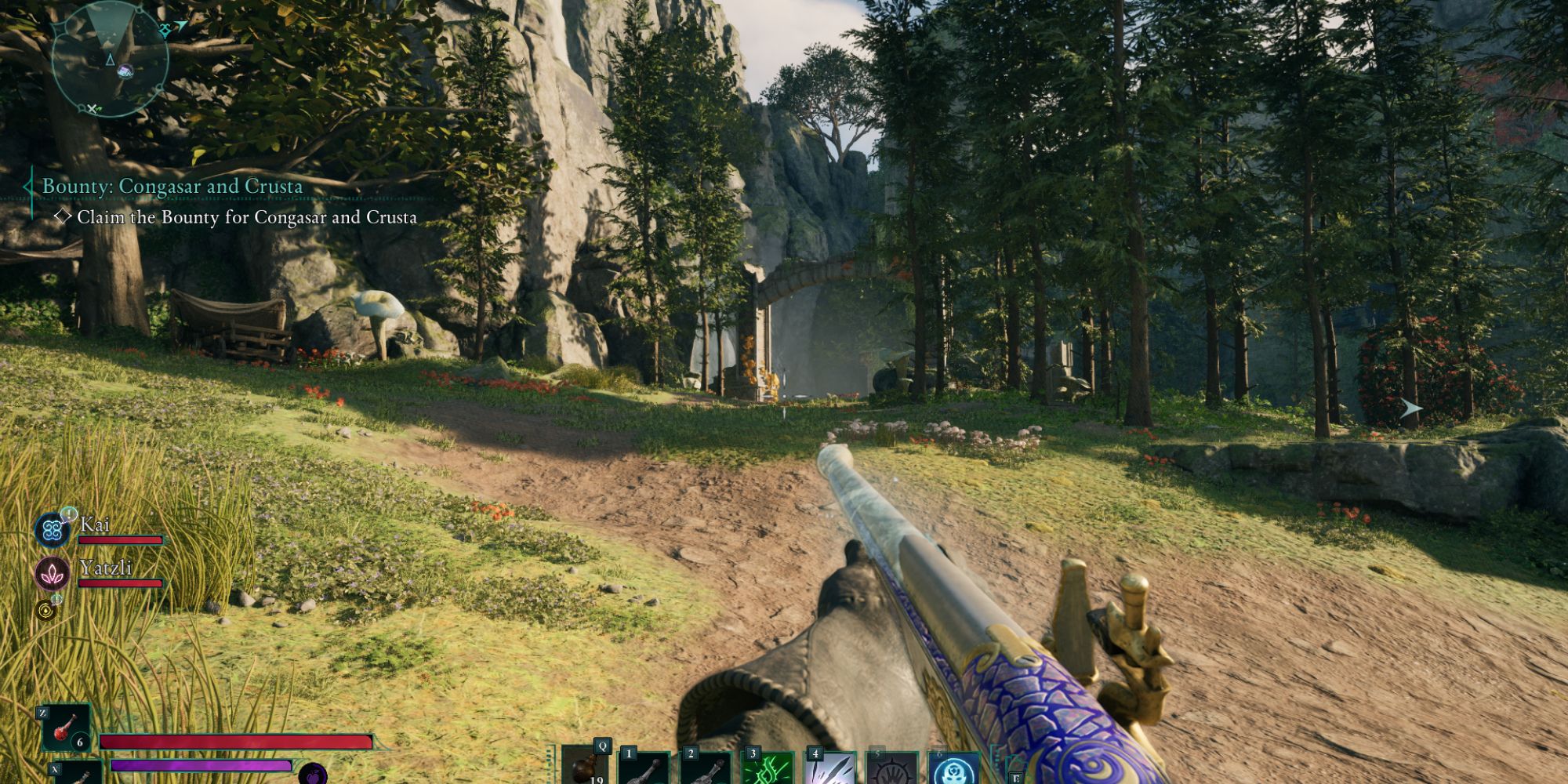Image resolution: width=1568 pixels, height=784 pixels.
Task: Select Kai's companion ability icon
Action: tap(53, 529)
